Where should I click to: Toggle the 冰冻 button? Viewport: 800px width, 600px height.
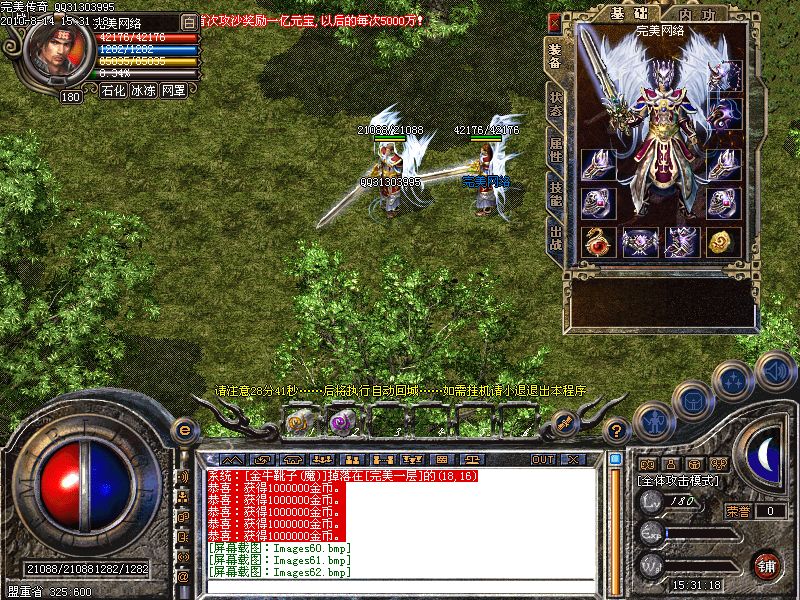(x=143, y=90)
